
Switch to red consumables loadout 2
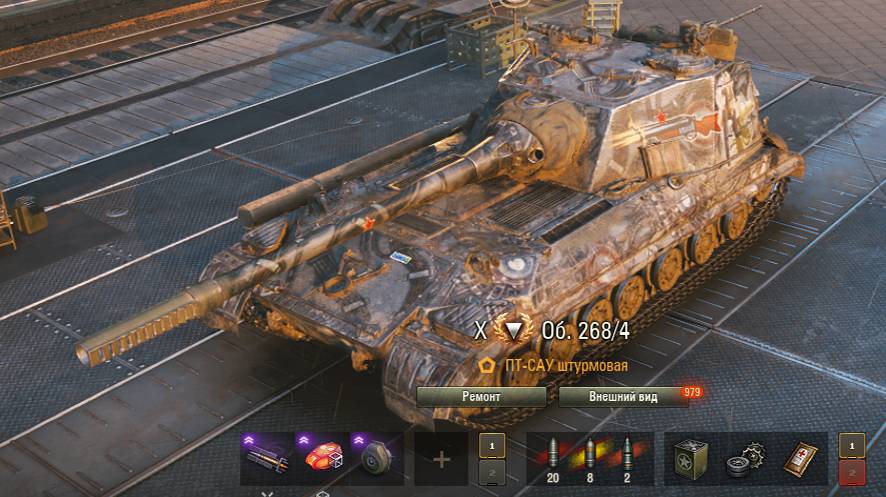pyautogui.click(x=849, y=472)
